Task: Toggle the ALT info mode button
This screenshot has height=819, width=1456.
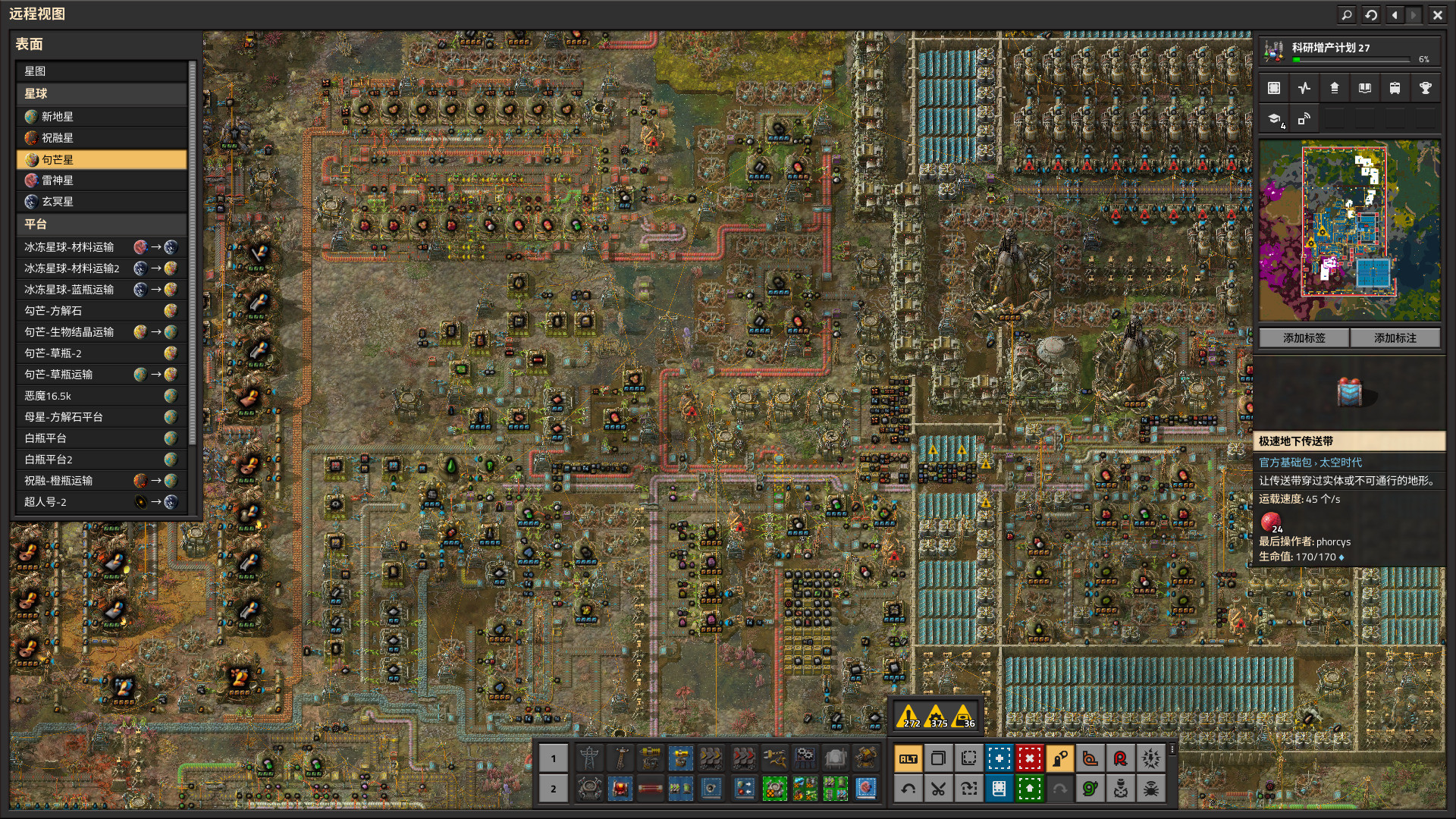Action: pos(908,758)
